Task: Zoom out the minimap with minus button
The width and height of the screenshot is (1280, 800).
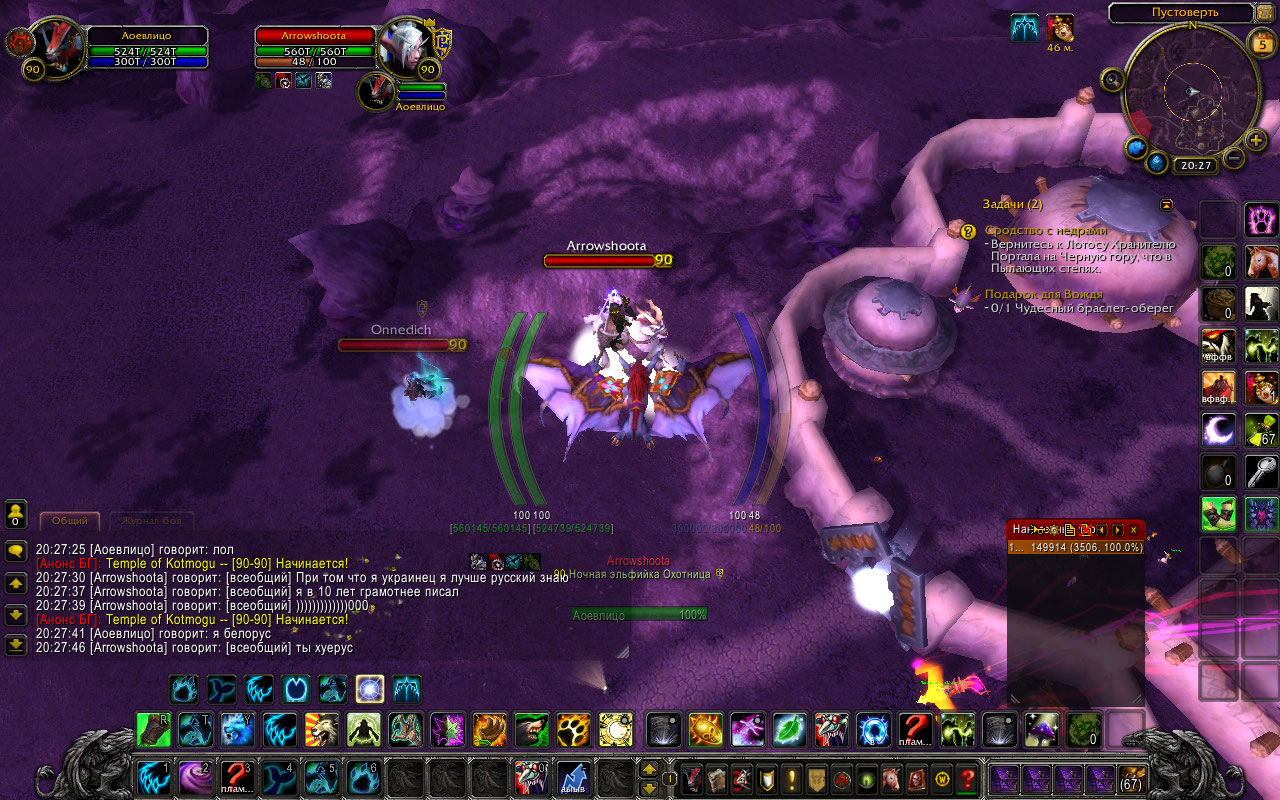Action: [1234, 158]
